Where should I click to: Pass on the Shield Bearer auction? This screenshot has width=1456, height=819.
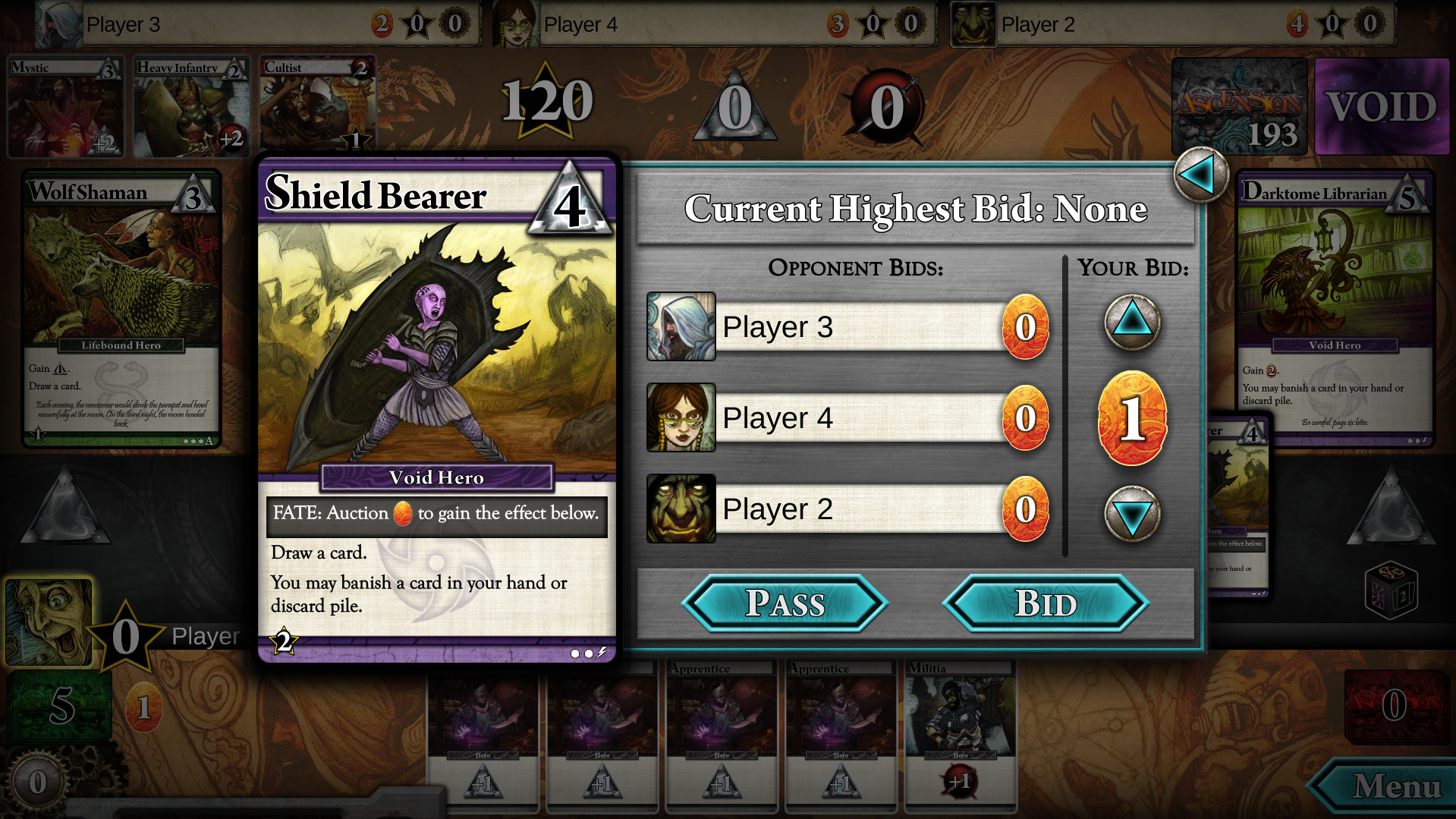tap(785, 603)
